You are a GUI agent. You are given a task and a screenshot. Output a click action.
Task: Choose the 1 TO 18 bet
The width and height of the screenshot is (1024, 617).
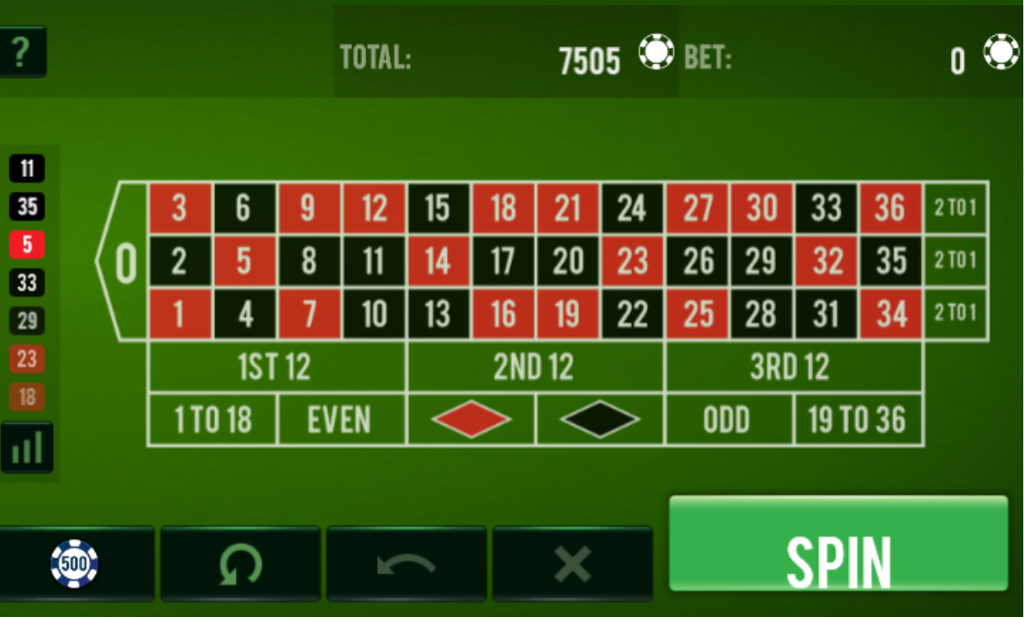click(212, 420)
